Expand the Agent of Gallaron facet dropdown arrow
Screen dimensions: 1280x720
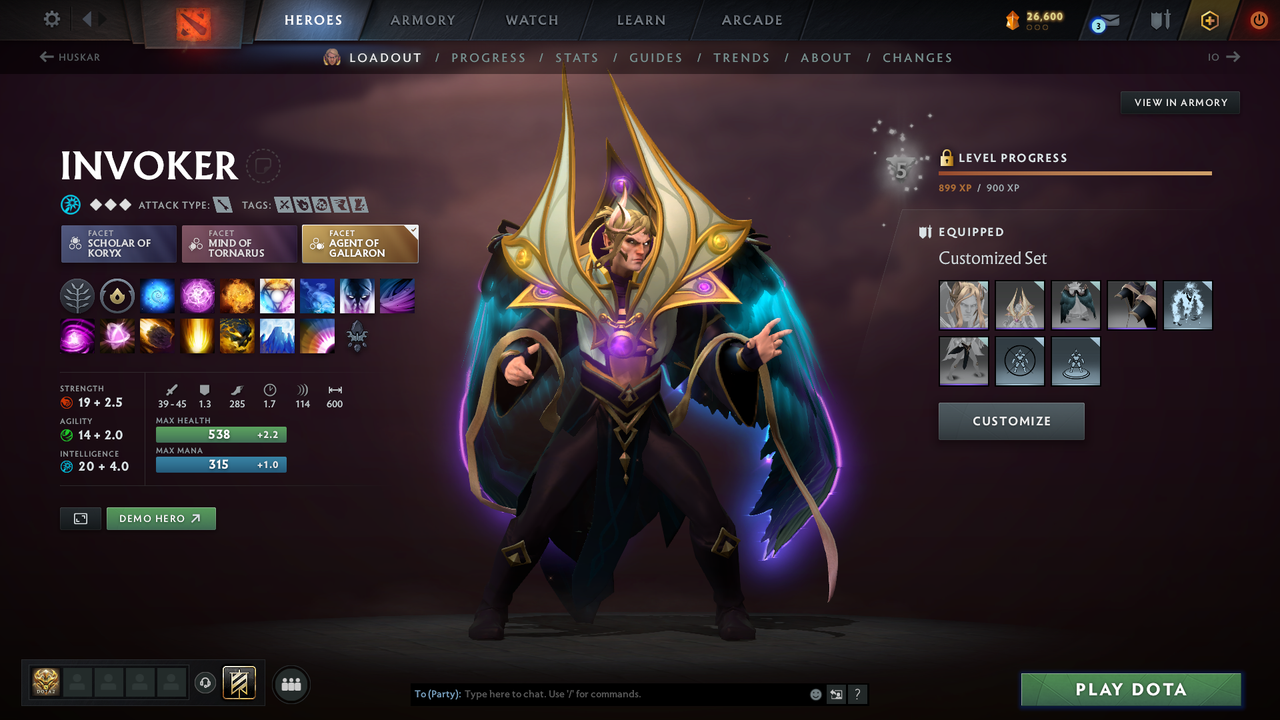tap(410, 230)
